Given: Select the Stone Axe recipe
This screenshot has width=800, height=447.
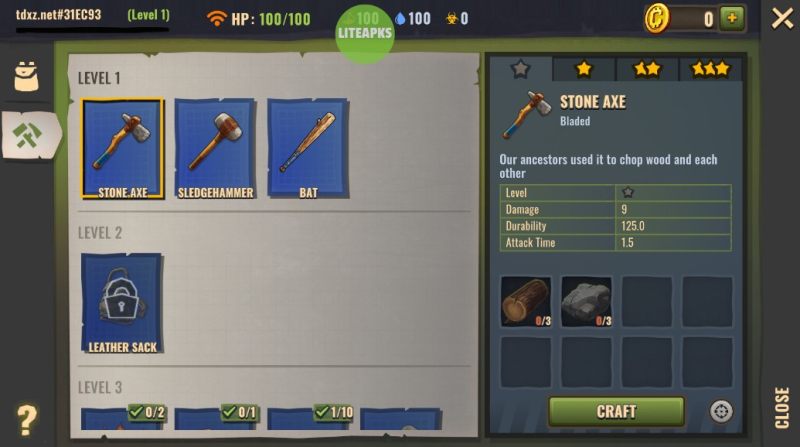Looking at the screenshot, I should point(122,148).
